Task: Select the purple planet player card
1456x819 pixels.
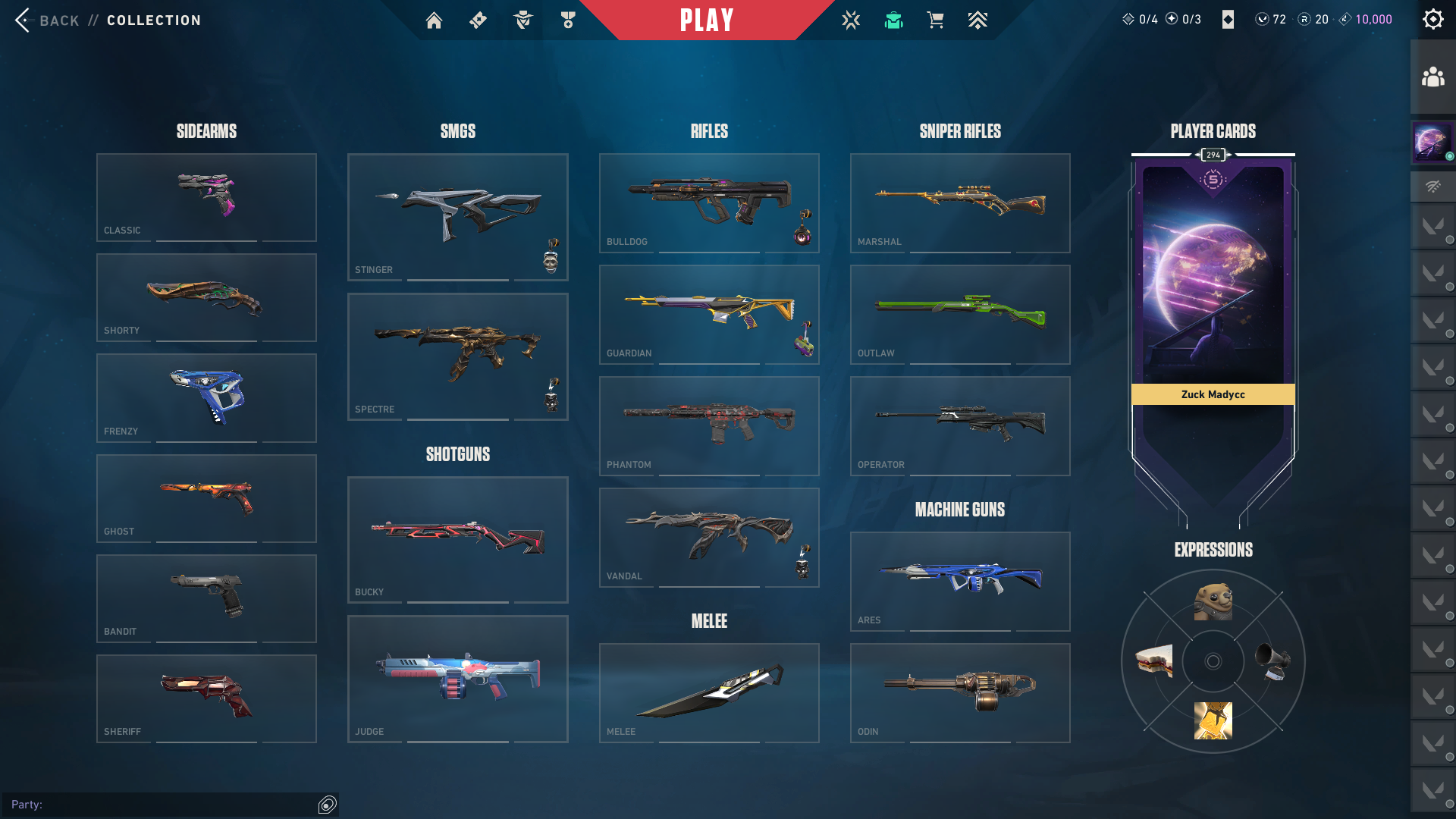Action: point(1213,273)
